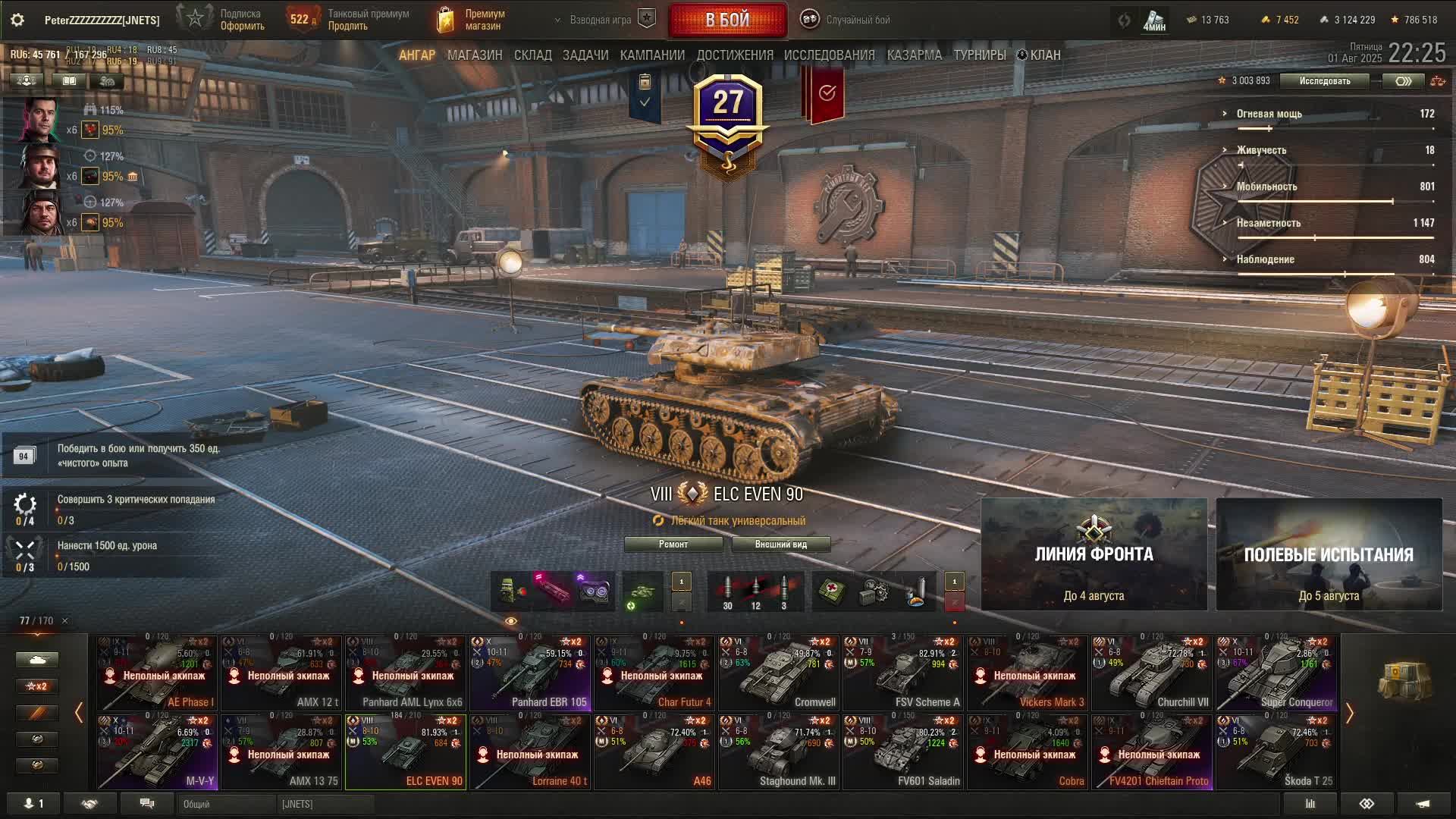The width and height of the screenshot is (1456, 819).
Task: Select the FV601 Saladin tank
Action: point(903,752)
